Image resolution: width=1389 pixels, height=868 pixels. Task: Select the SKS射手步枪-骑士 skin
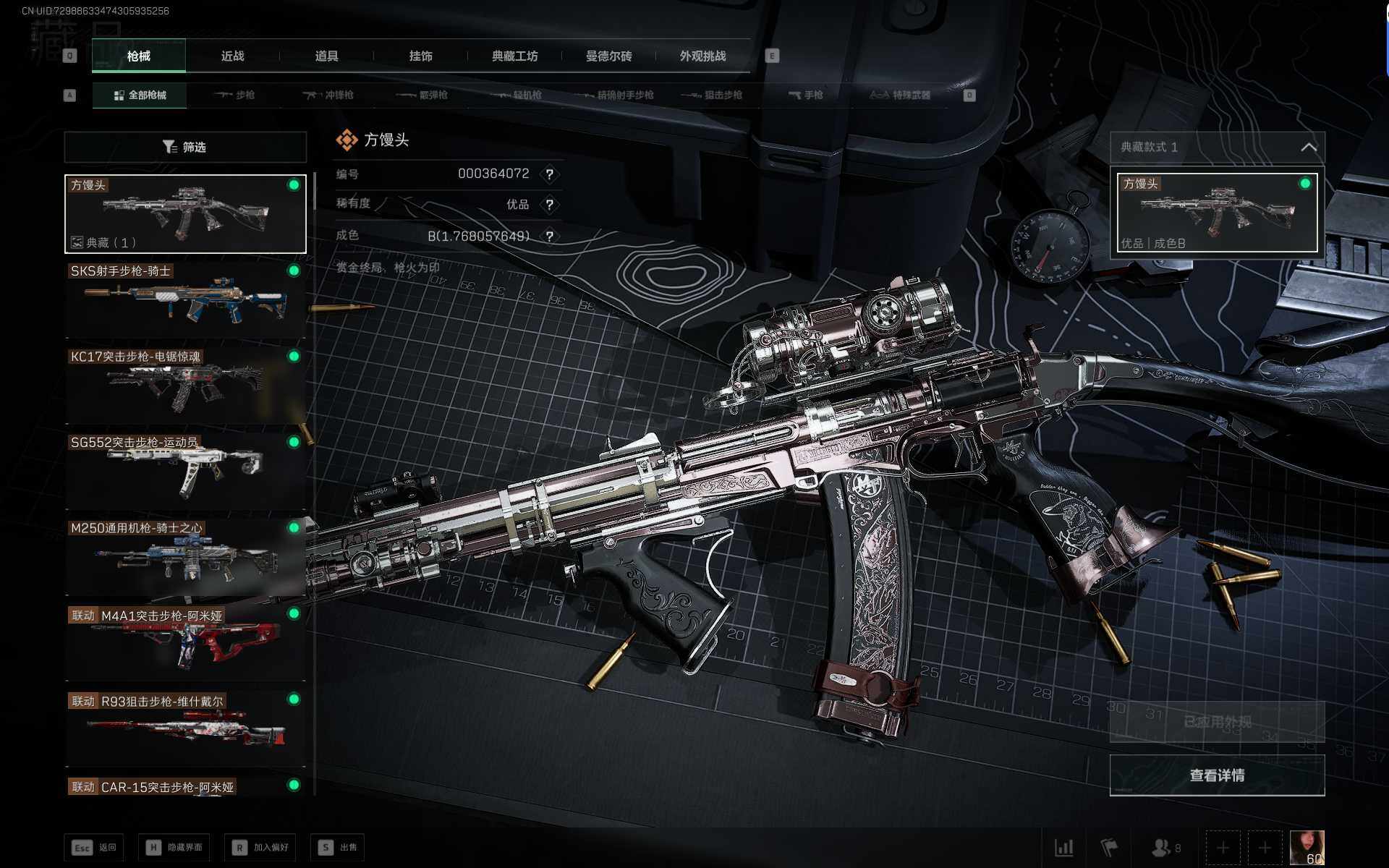185,300
